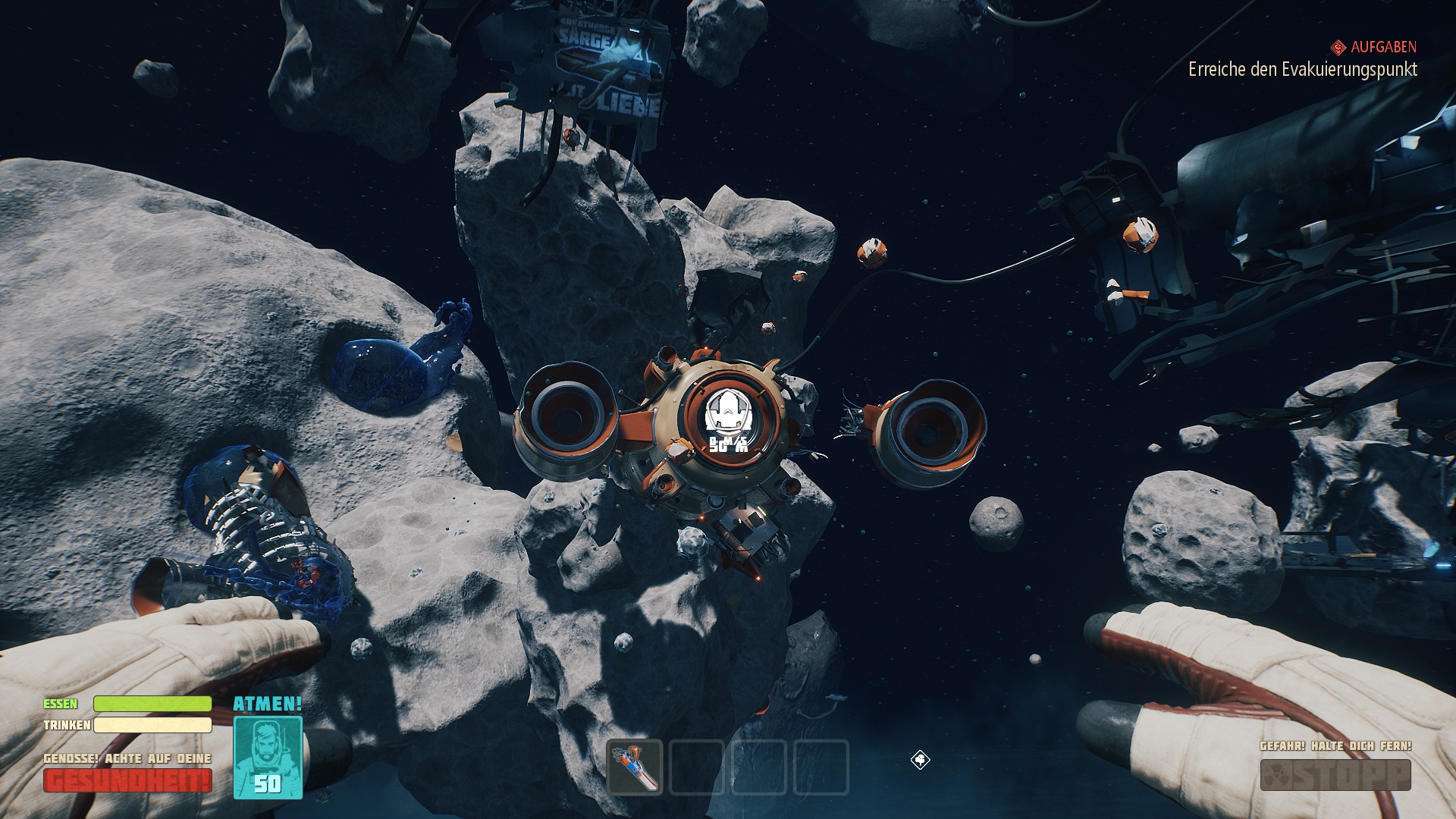Select the hotbar slot holding the handheld tool
The width and height of the screenshot is (1456, 819).
click(635, 767)
